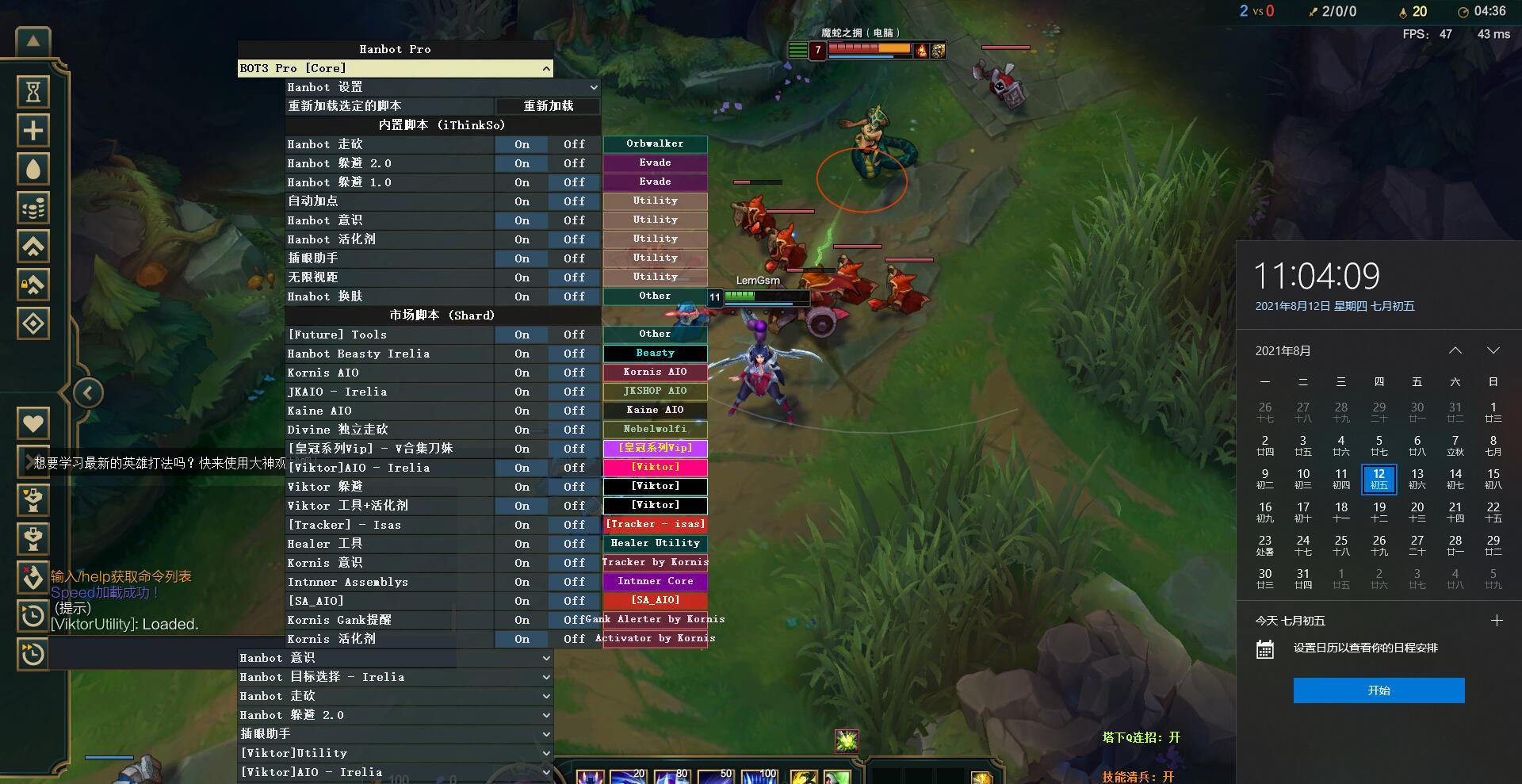
Task: Click the blue 开始 button in calendar
Action: tap(1379, 690)
